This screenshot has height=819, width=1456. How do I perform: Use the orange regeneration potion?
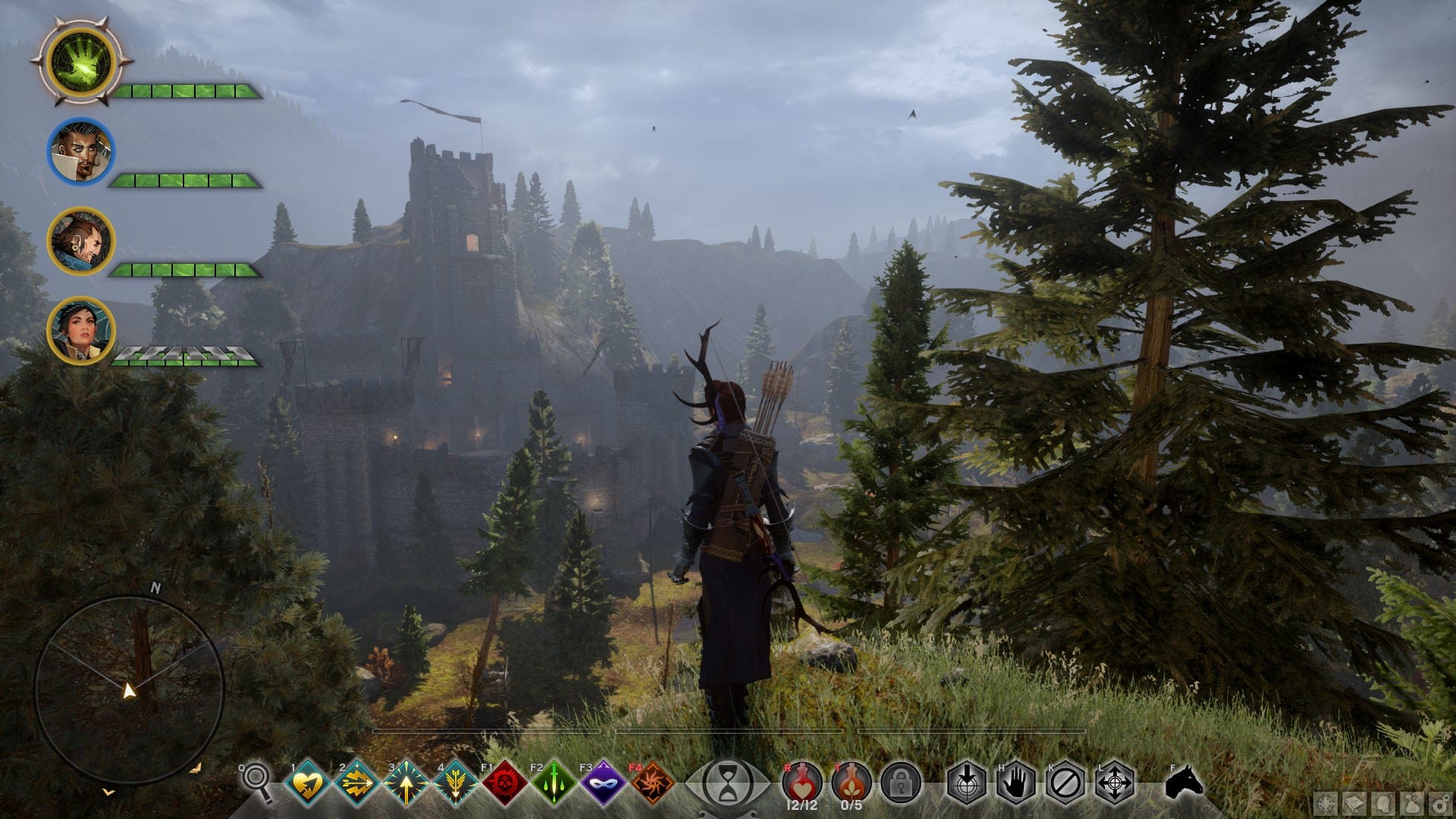(851, 781)
